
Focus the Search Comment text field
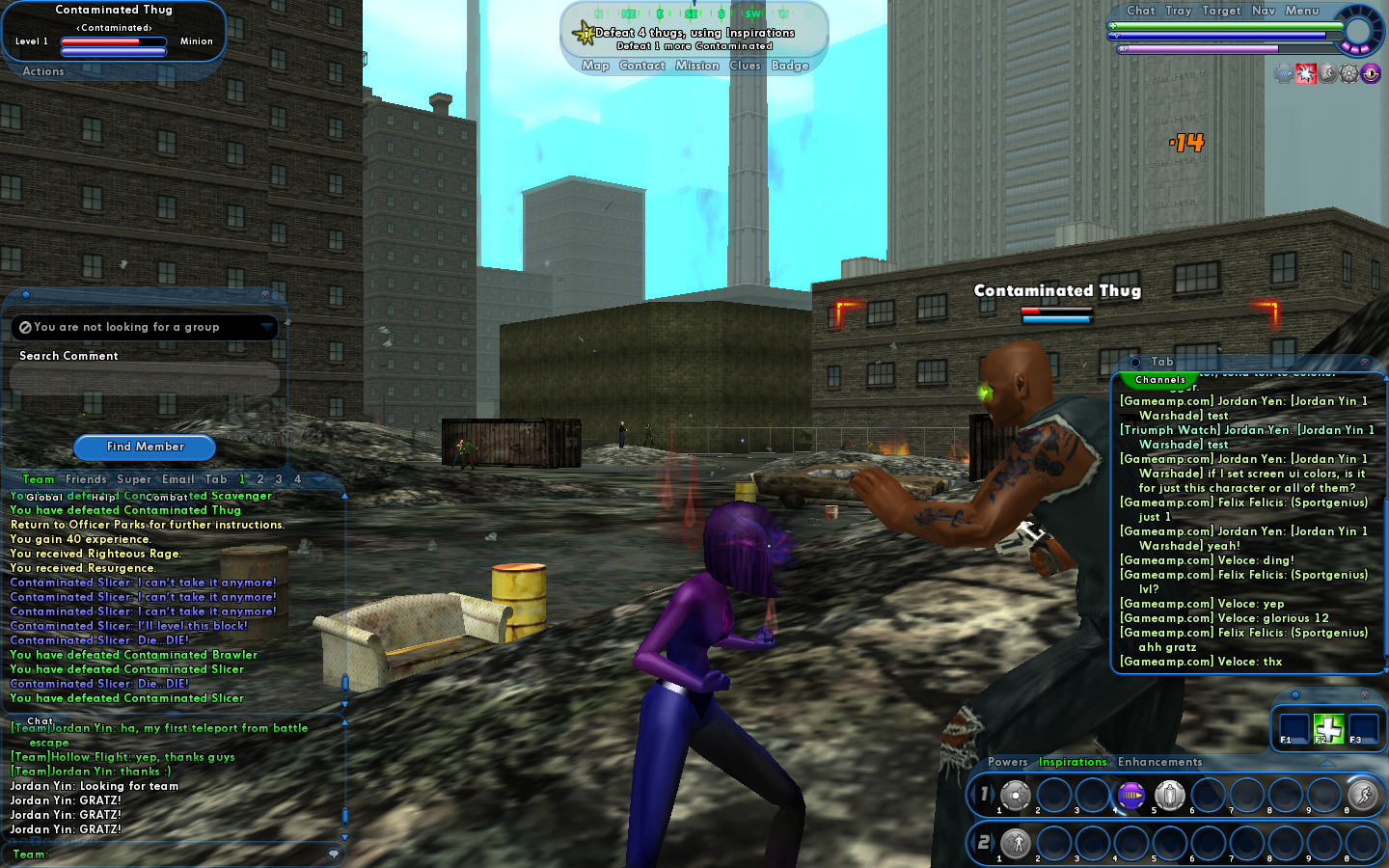(x=145, y=379)
